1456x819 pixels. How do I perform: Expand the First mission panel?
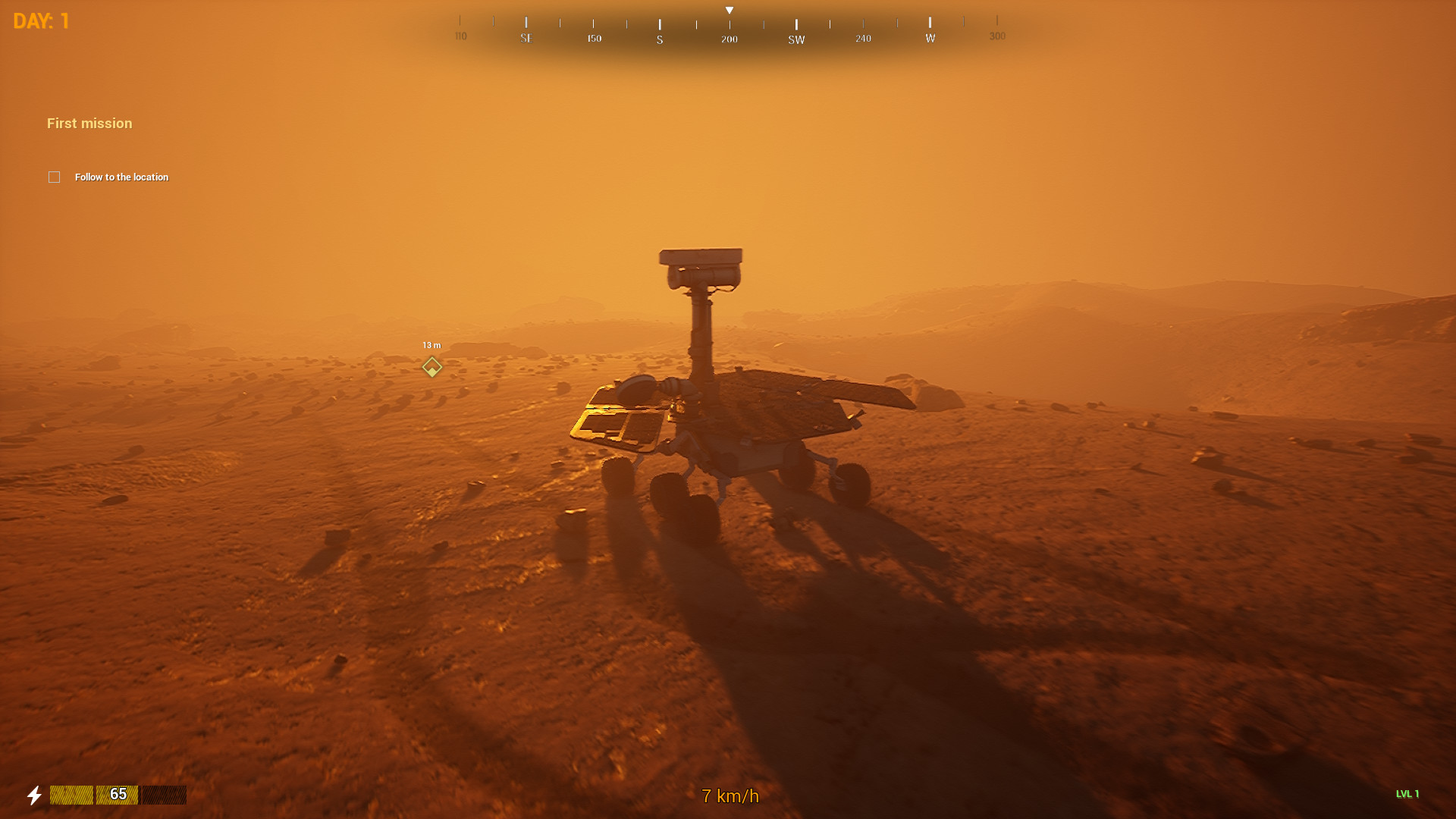pos(89,123)
